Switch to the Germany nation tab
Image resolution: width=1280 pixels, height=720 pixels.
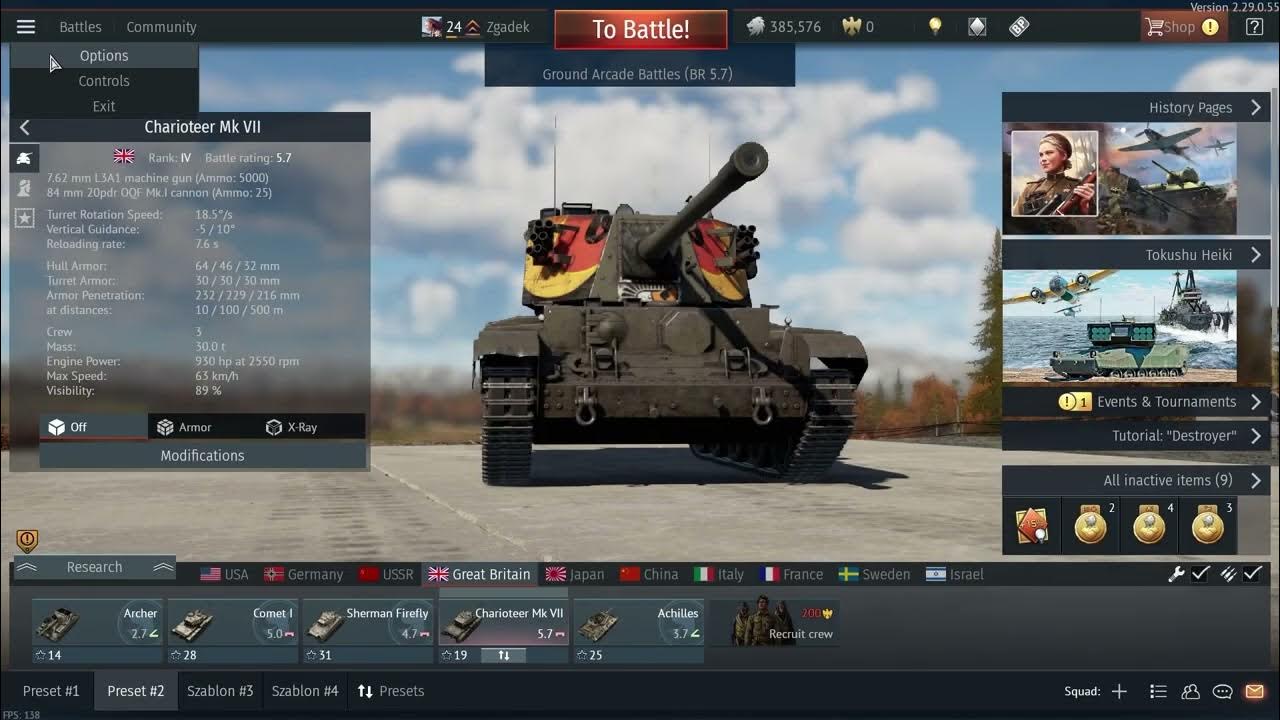pos(304,574)
